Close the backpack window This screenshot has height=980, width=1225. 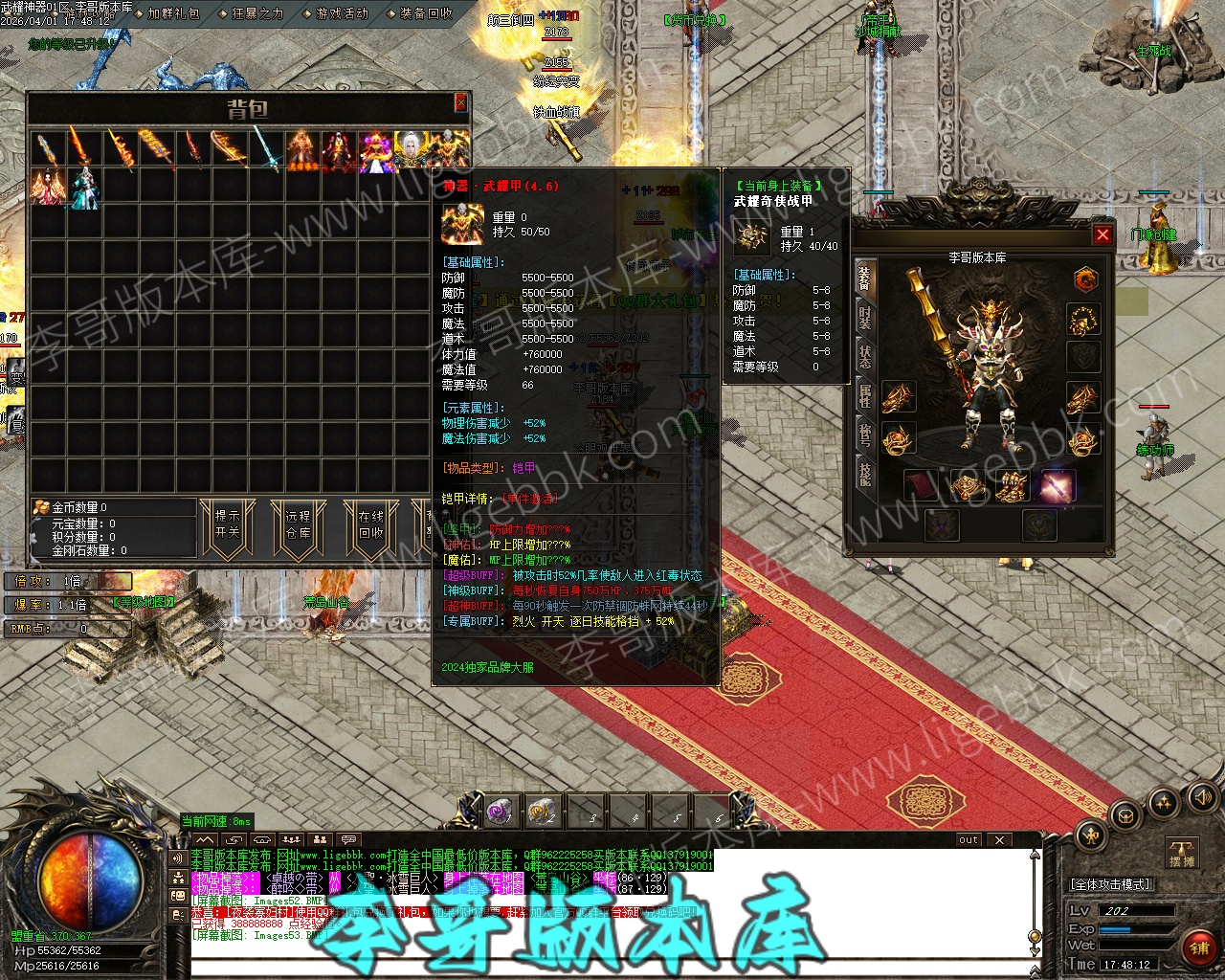460,102
